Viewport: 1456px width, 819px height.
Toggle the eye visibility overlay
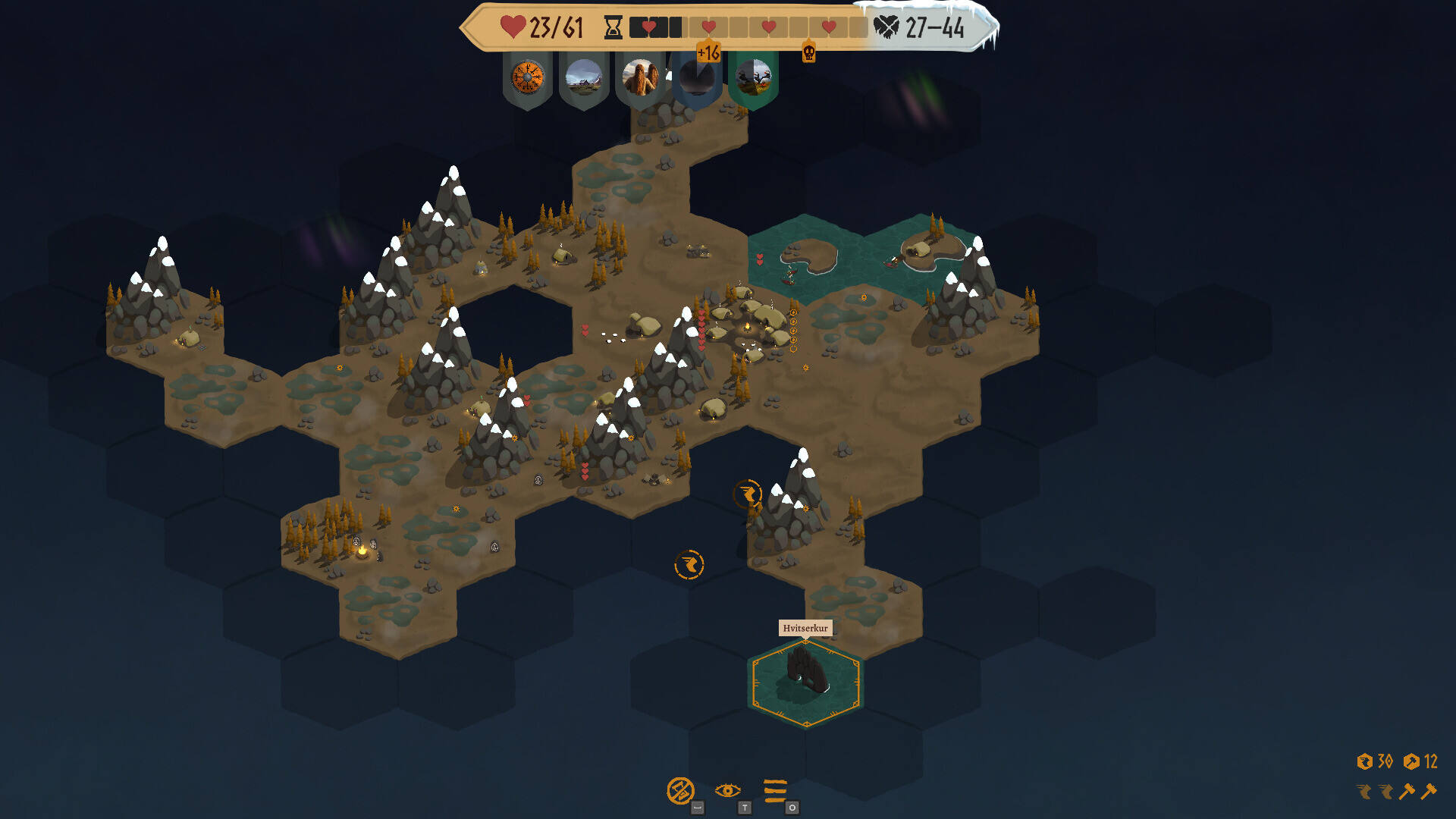click(728, 790)
